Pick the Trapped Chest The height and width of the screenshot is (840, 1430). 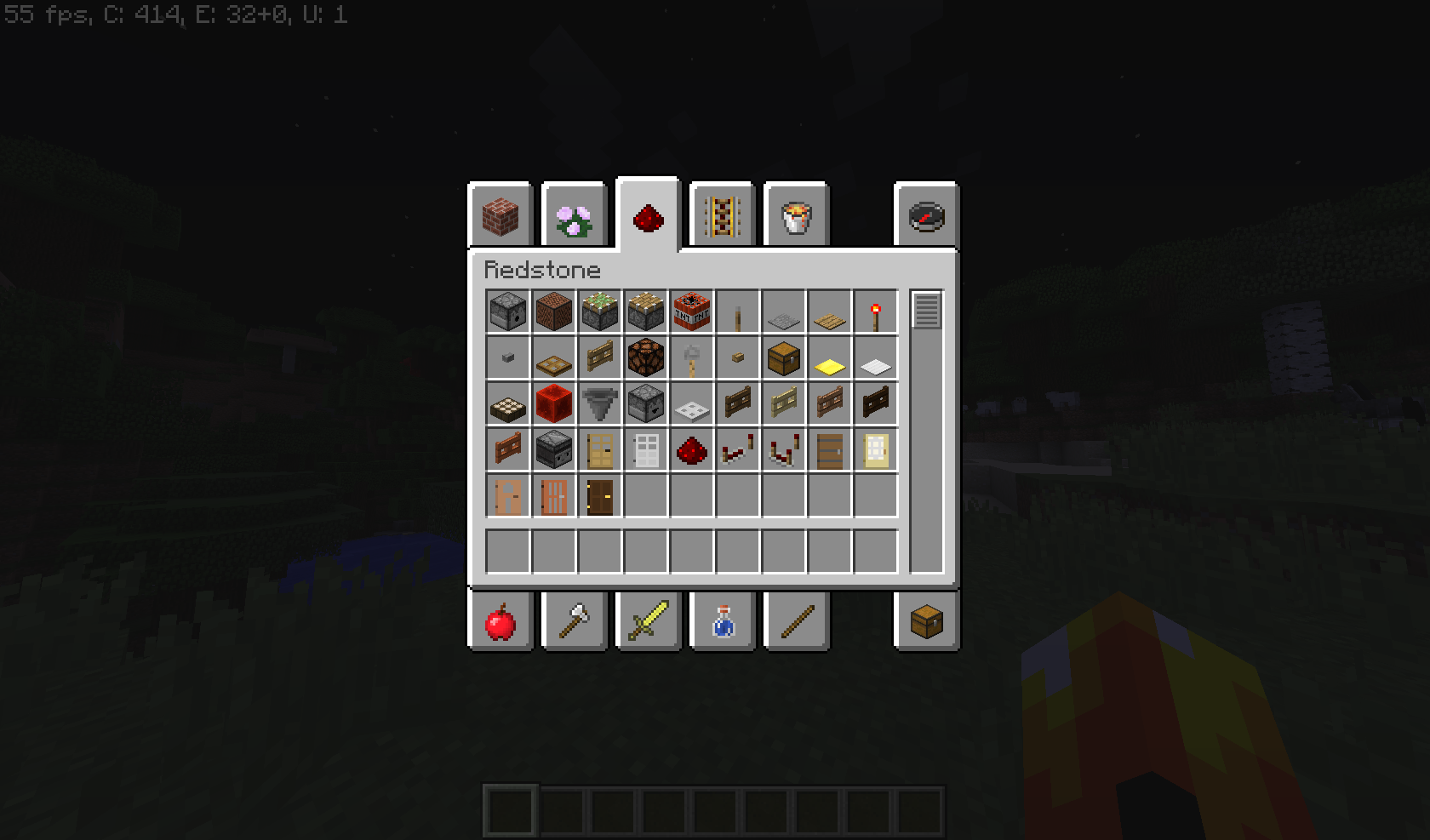pos(783,357)
